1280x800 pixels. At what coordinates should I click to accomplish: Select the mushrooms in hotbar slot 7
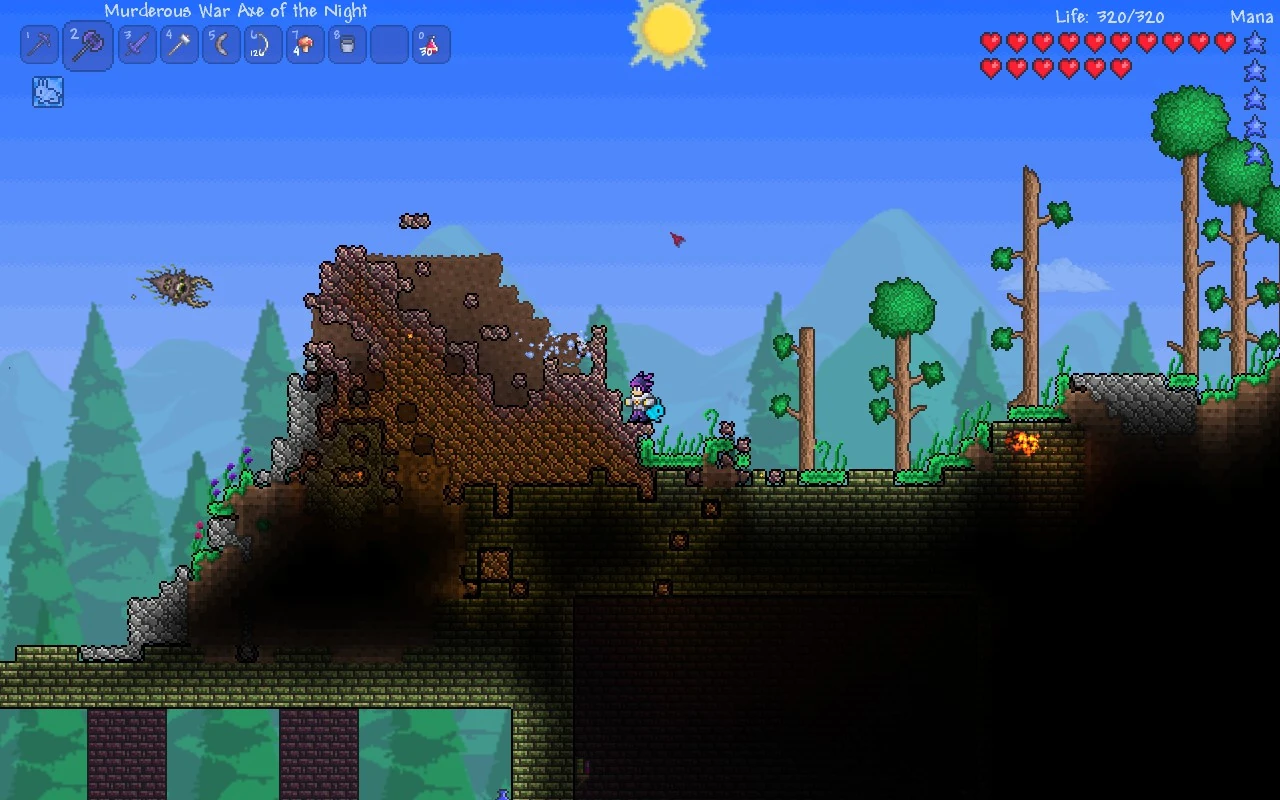pyautogui.click(x=304, y=44)
